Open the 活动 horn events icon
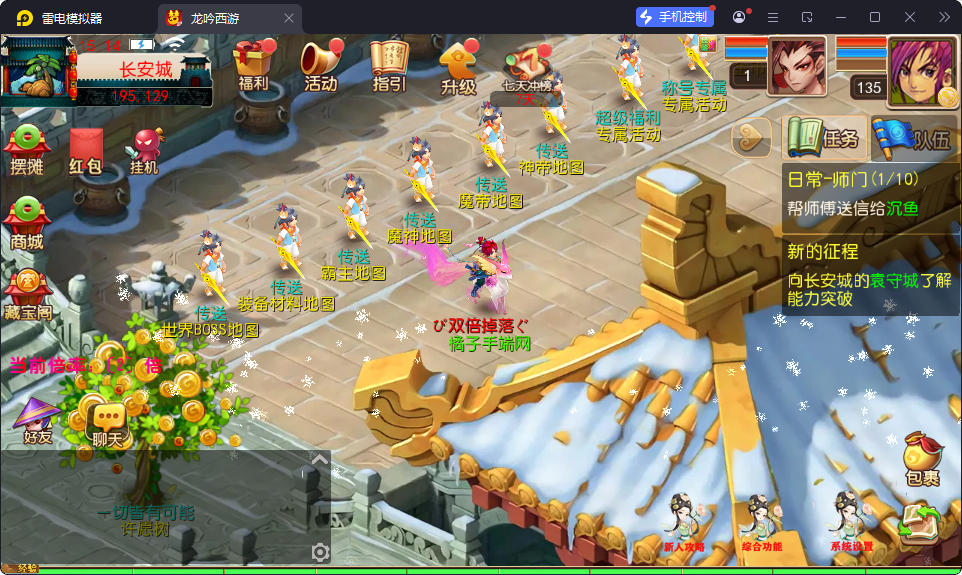The height and width of the screenshot is (575, 962). point(320,66)
